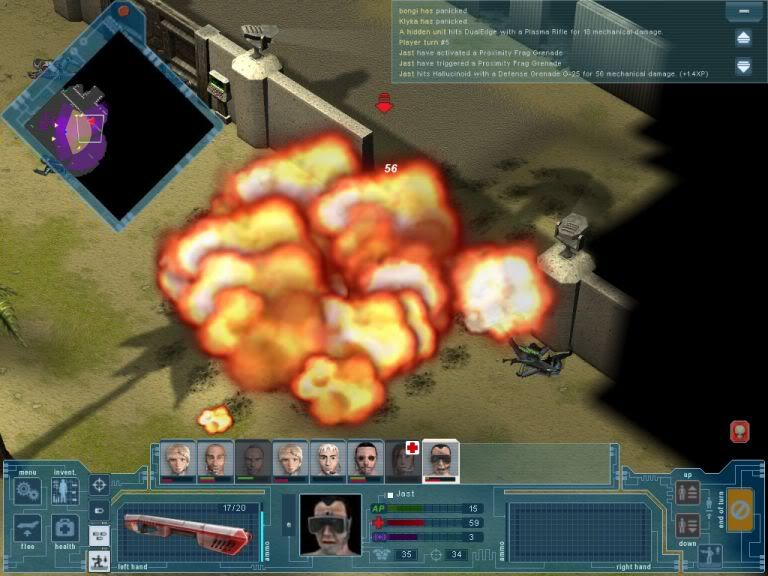The image size is (768, 576).
Task: Go up one level
Action: coord(688,492)
